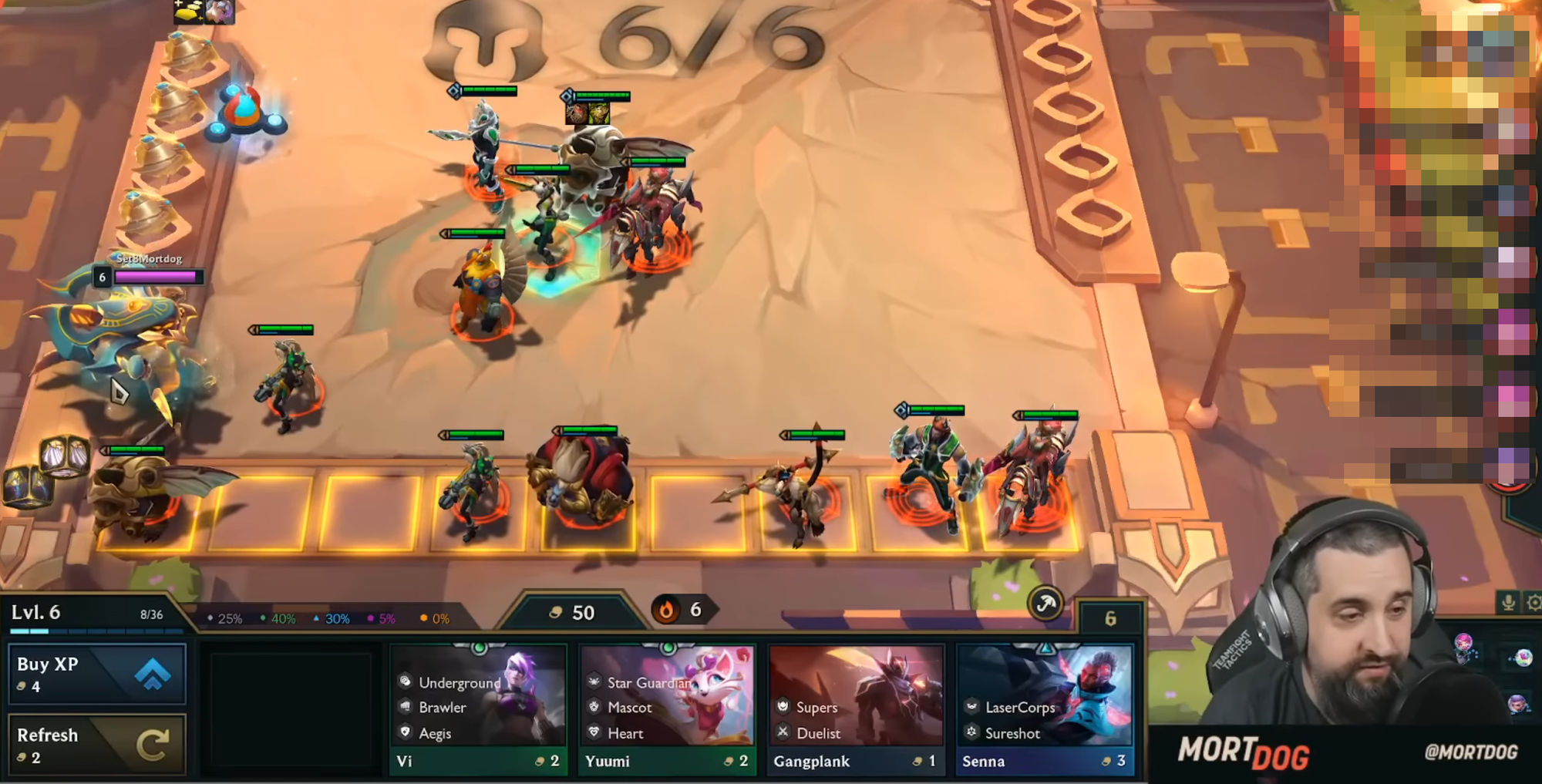Click the Mascot trait icon on Yuumi's card
The image size is (1542, 784).
pyautogui.click(x=594, y=708)
